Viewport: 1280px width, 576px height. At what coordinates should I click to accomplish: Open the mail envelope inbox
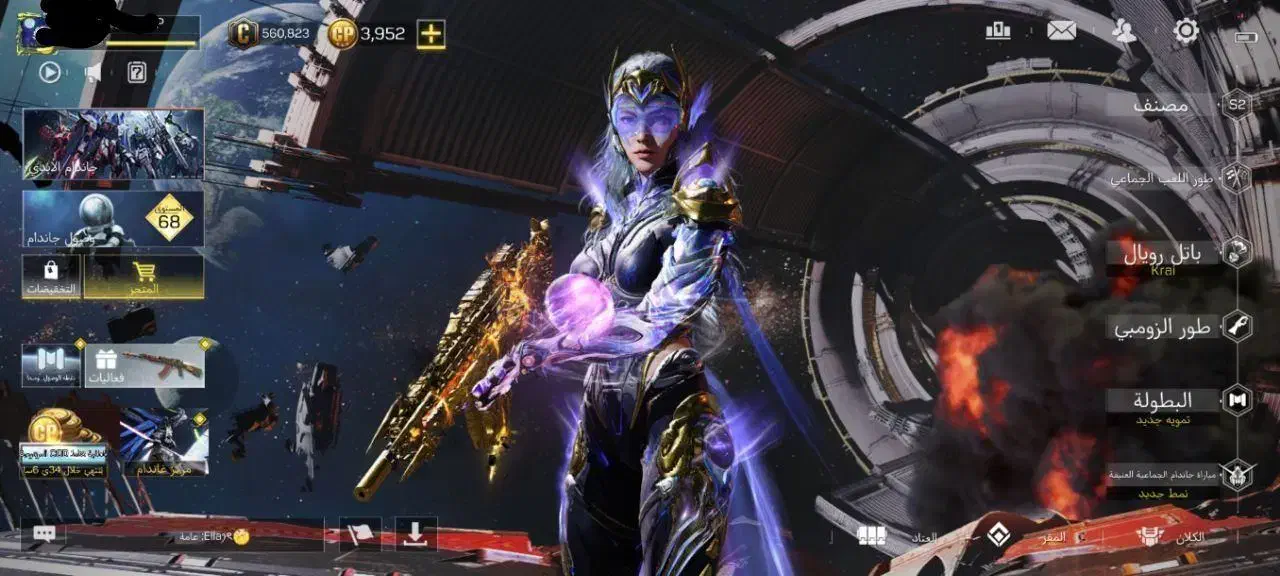point(1061,31)
